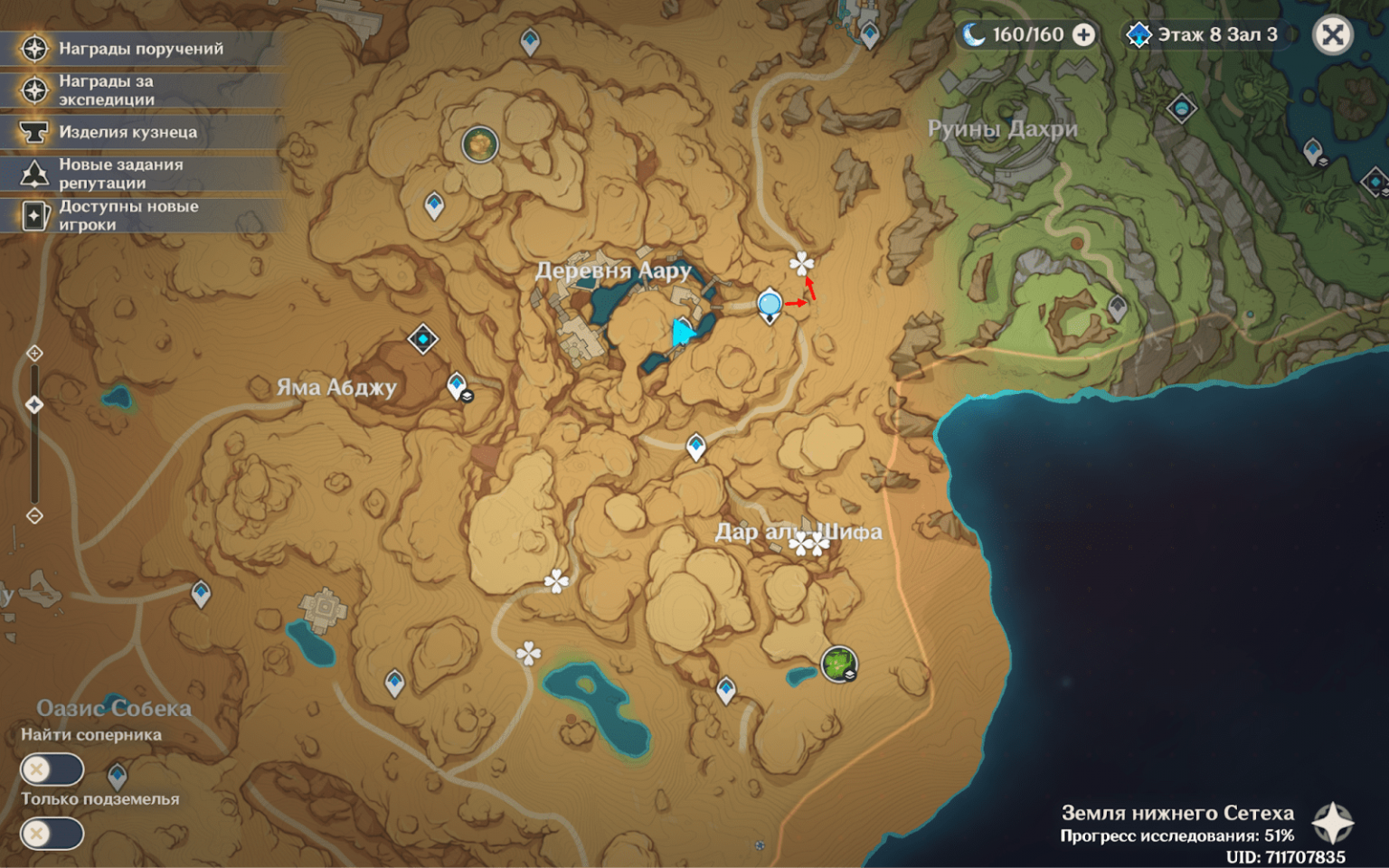Select Изделия кузнеца notification
This screenshot has width=1389, height=868.
click(140, 132)
